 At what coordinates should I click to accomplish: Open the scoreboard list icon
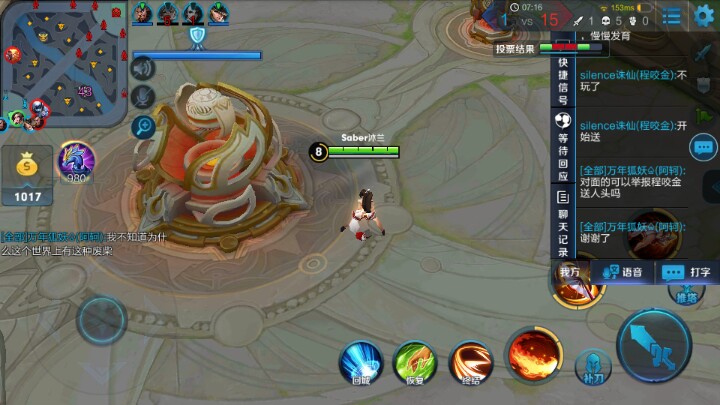(x=672, y=16)
